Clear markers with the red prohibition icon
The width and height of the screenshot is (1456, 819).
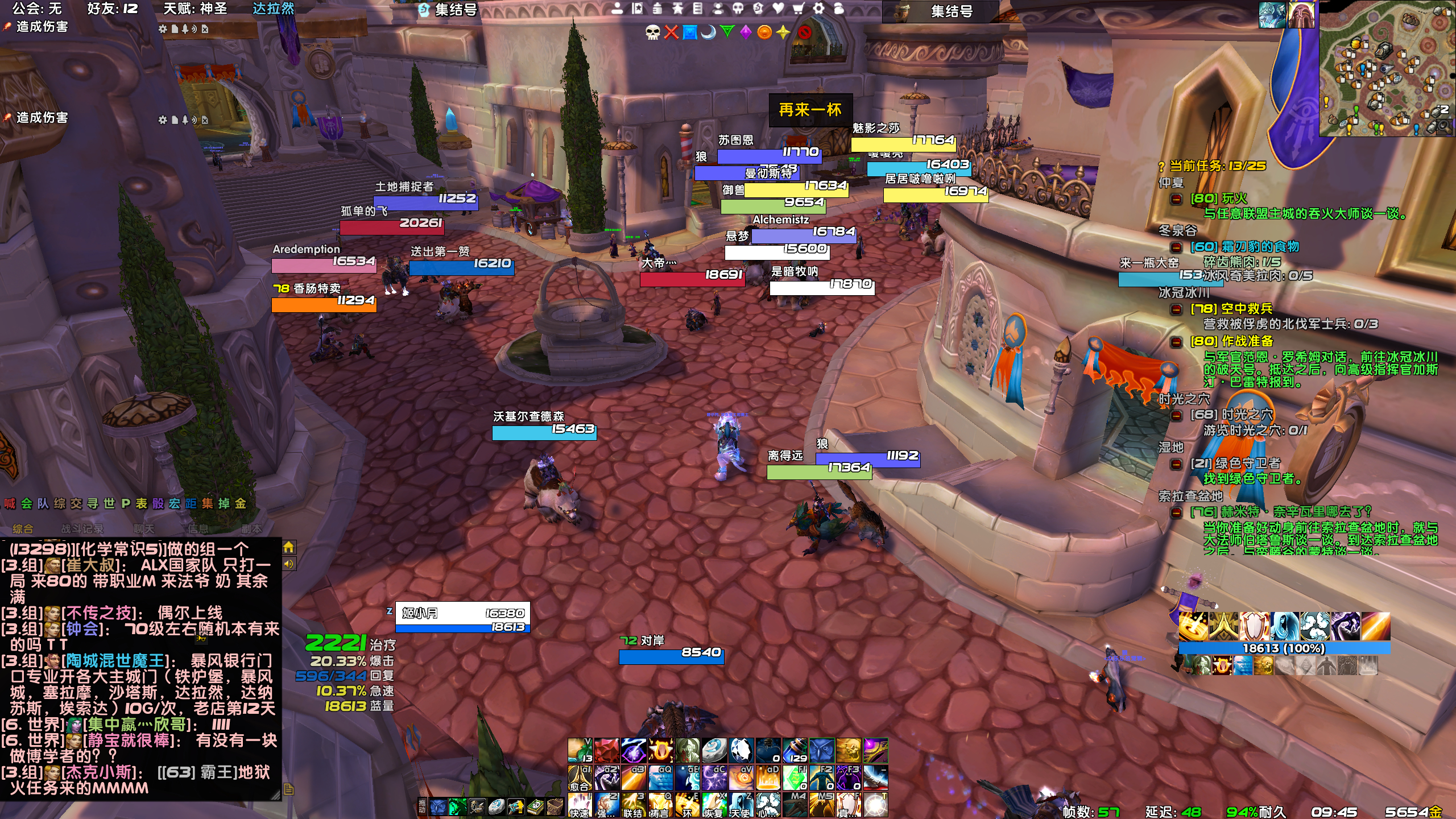pos(804,32)
